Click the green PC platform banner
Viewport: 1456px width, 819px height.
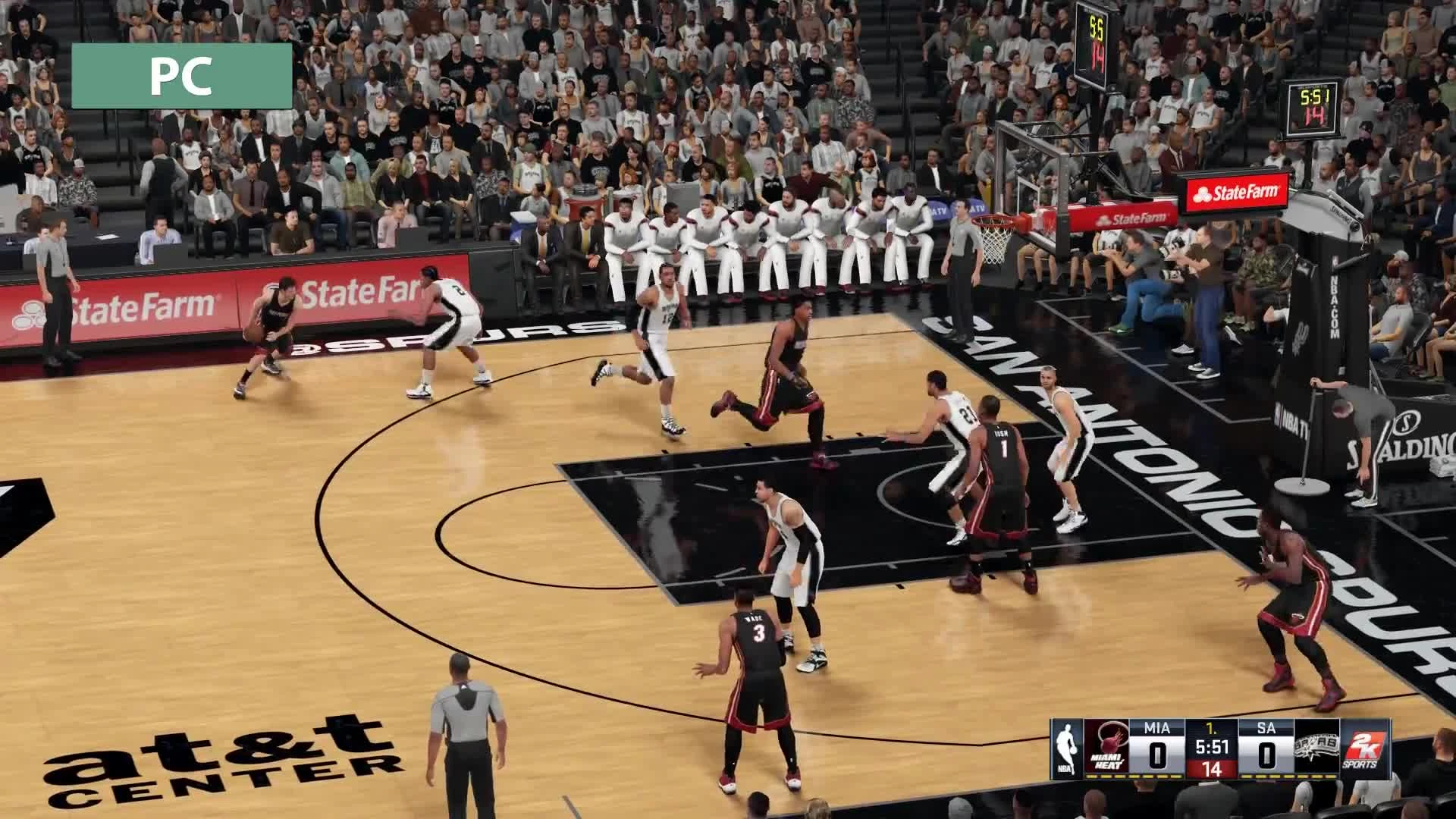click(x=180, y=74)
